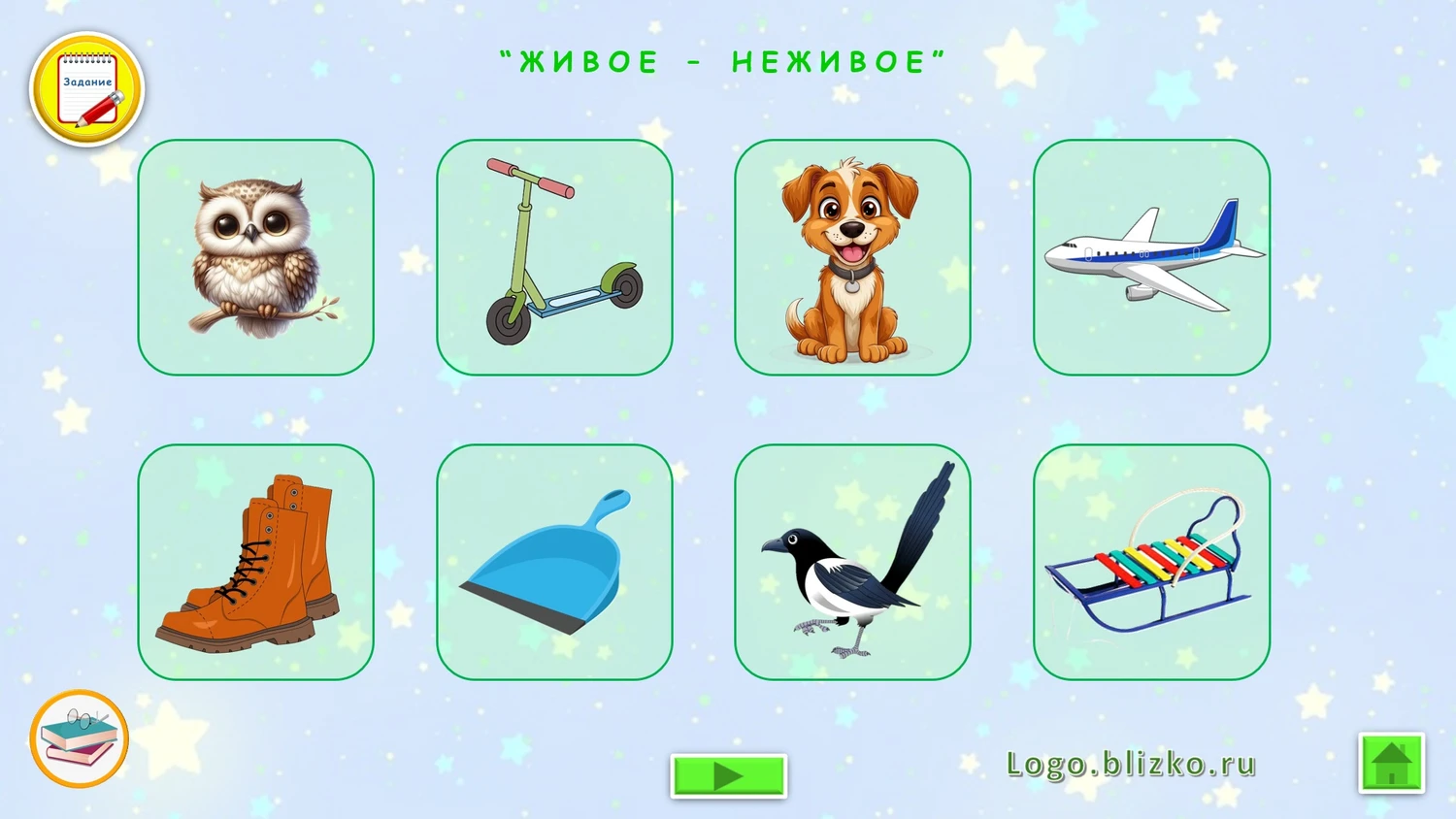Click the blue dustpan card
The height and width of the screenshot is (819, 1456).
click(x=554, y=562)
